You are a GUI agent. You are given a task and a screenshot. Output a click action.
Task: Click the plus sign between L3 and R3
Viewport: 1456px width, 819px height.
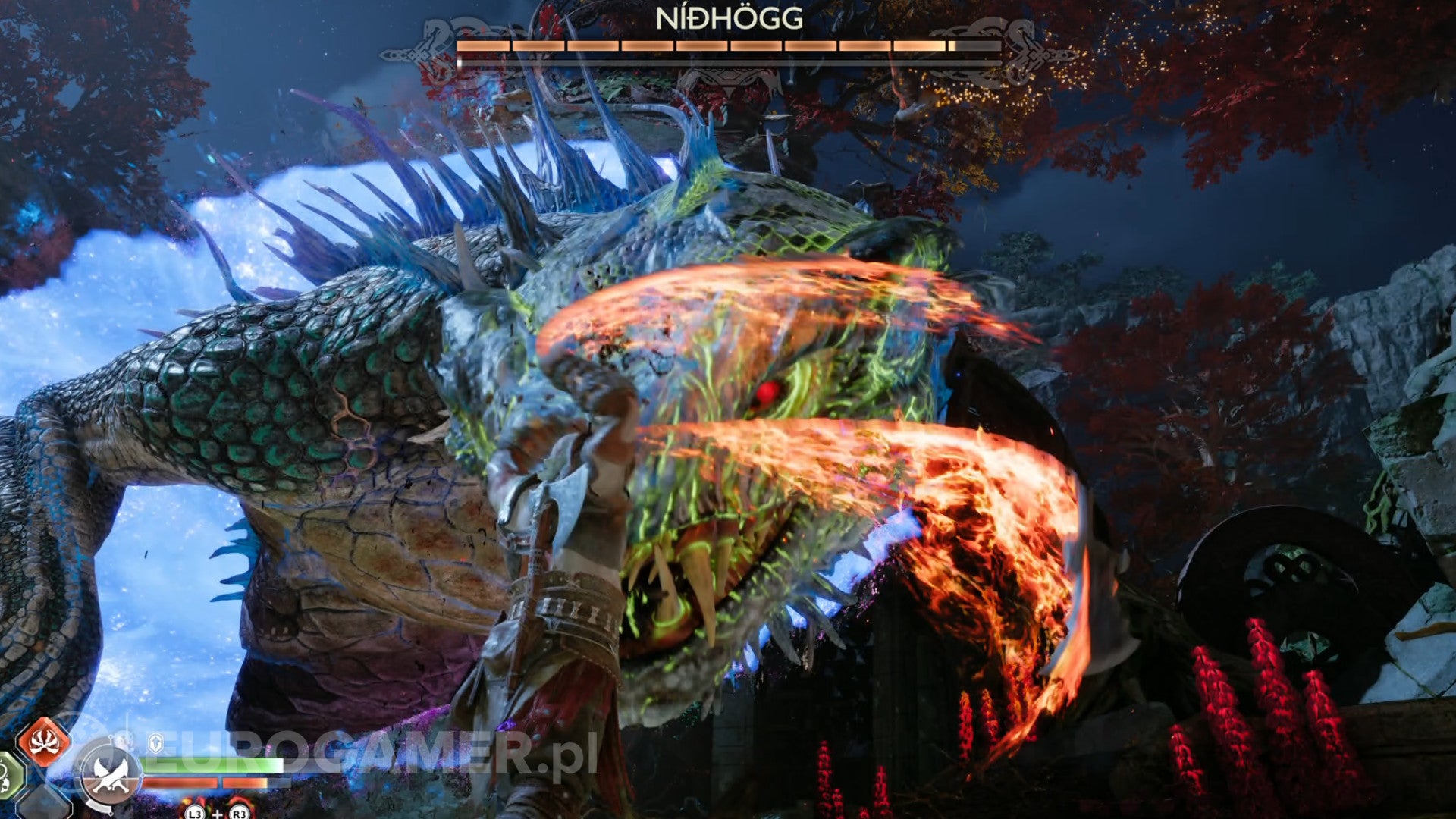pos(218,814)
